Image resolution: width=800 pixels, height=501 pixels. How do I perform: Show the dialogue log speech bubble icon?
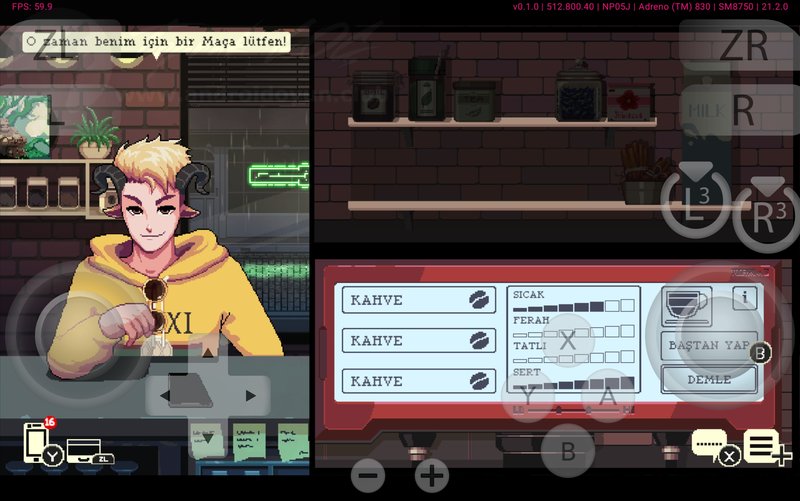[x=710, y=444]
